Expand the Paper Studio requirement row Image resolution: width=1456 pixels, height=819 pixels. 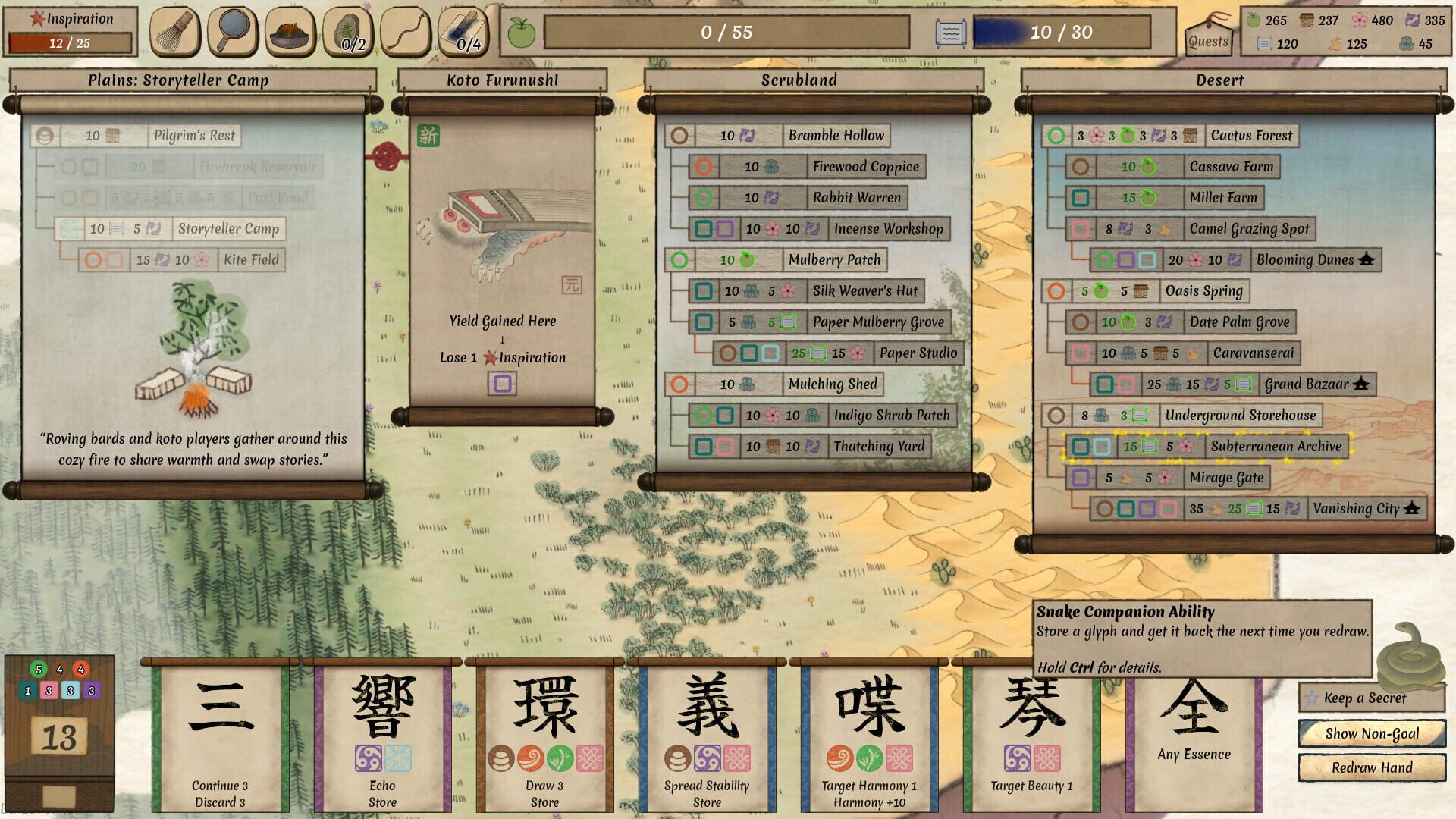(x=918, y=353)
